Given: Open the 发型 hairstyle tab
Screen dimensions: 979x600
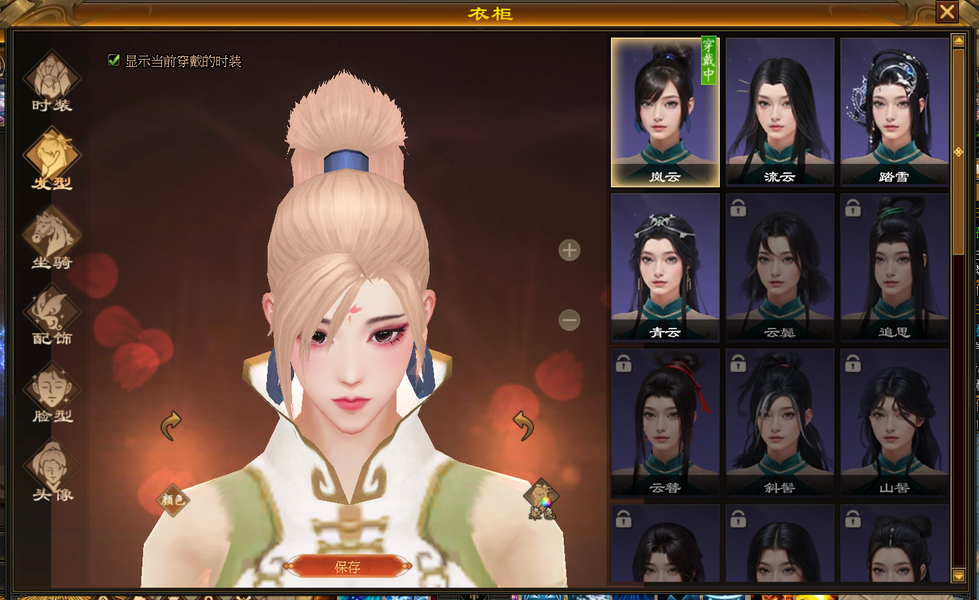Looking at the screenshot, I should [x=52, y=160].
